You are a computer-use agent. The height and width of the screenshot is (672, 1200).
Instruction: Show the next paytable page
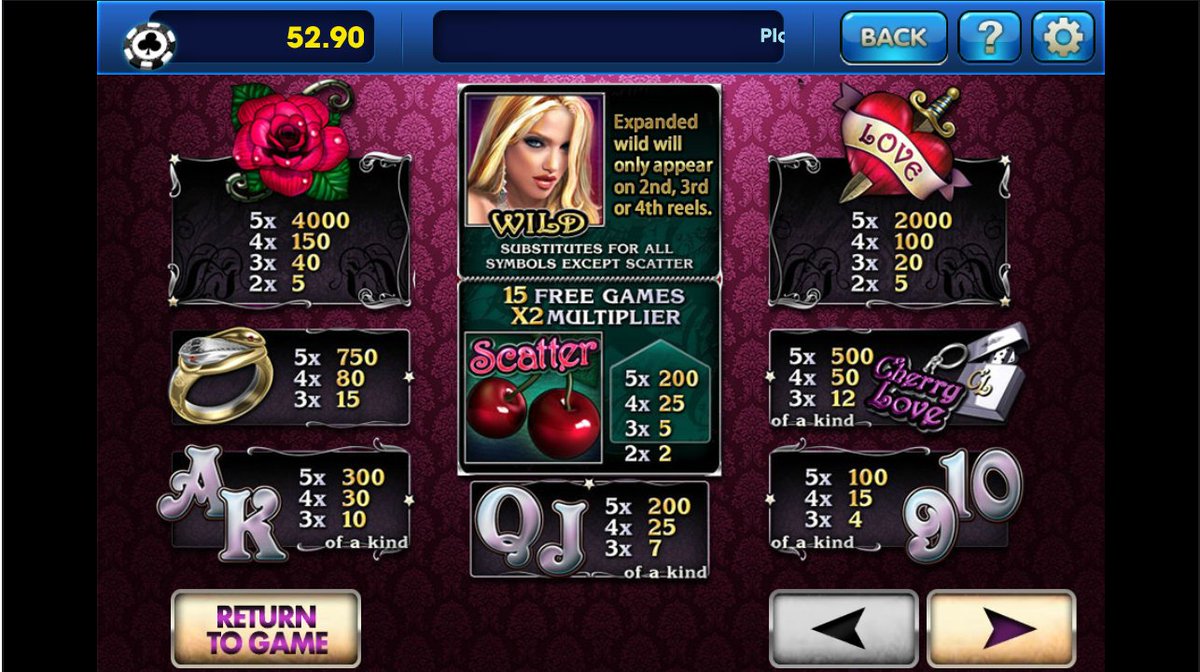(1001, 628)
